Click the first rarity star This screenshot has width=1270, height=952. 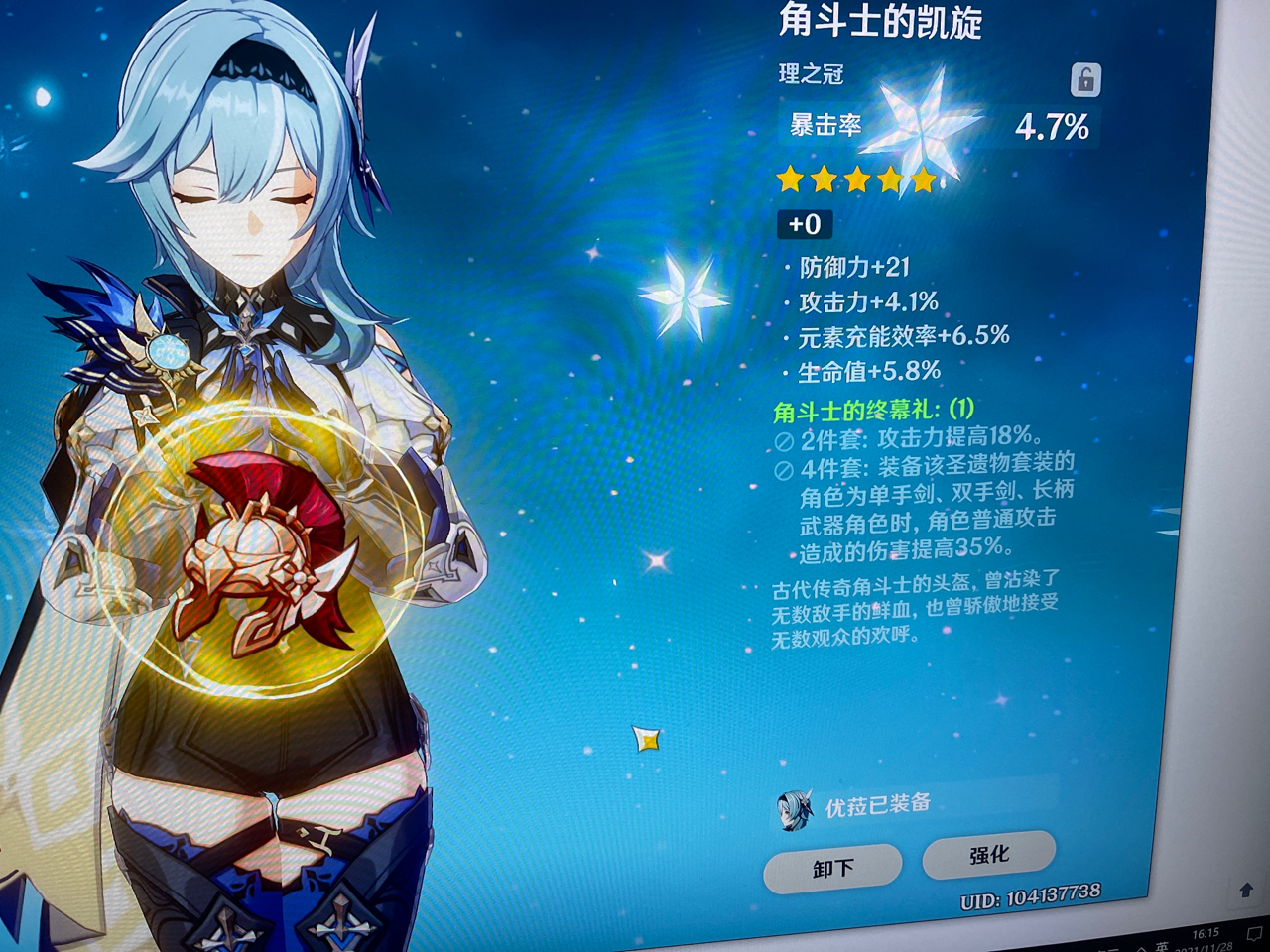[x=788, y=180]
